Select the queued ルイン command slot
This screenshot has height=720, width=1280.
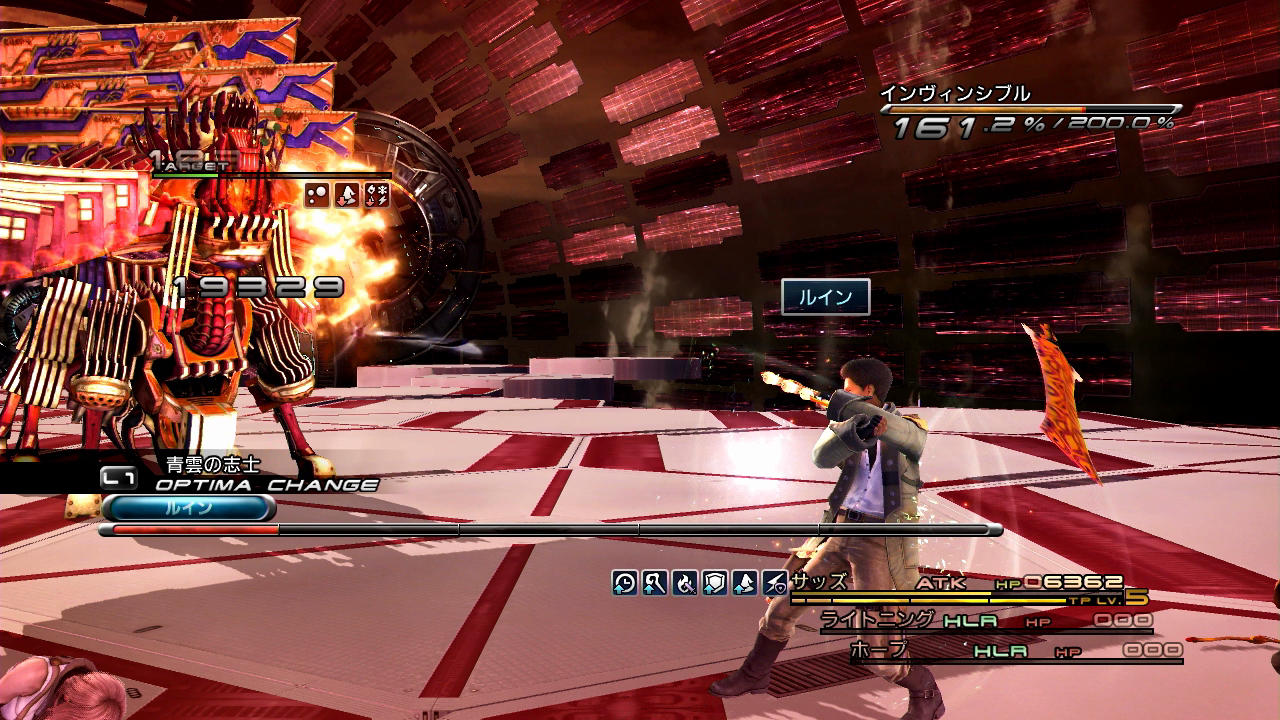[x=188, y=508]
